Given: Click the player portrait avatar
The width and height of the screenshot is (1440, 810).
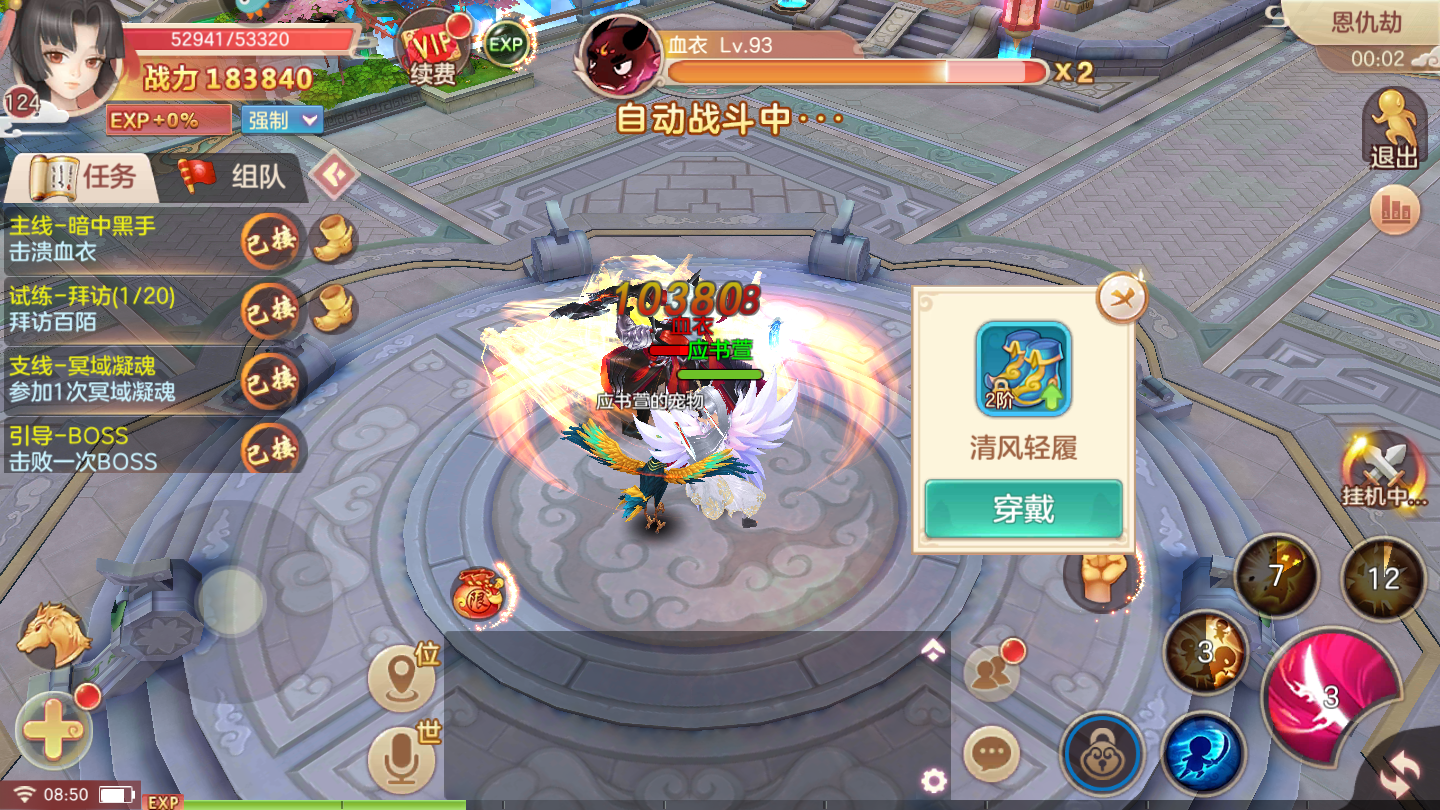Looking at the screenshot, I should [65, 55].
